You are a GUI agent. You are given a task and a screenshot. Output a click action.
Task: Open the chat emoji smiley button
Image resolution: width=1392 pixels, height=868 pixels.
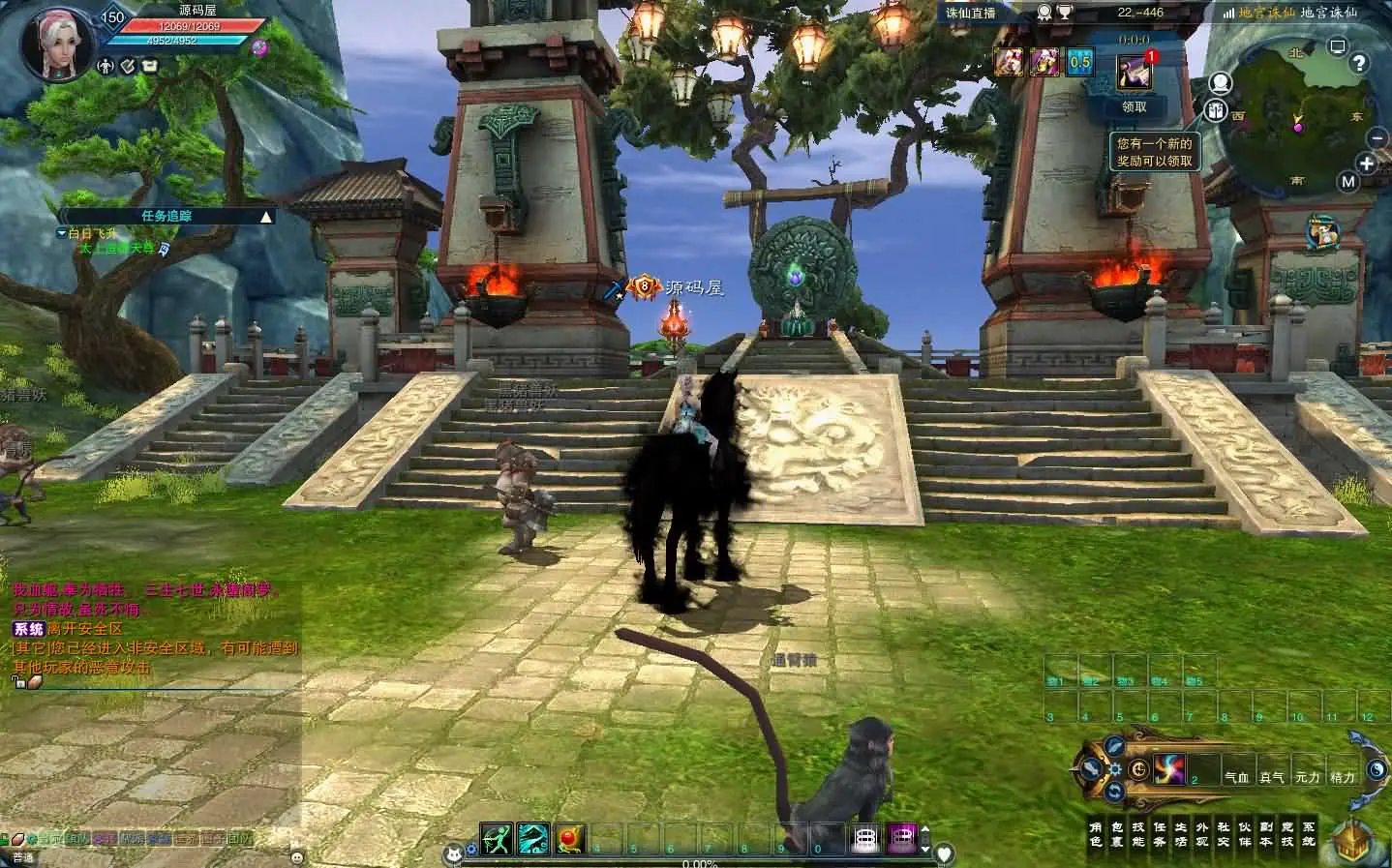[296, 856]
